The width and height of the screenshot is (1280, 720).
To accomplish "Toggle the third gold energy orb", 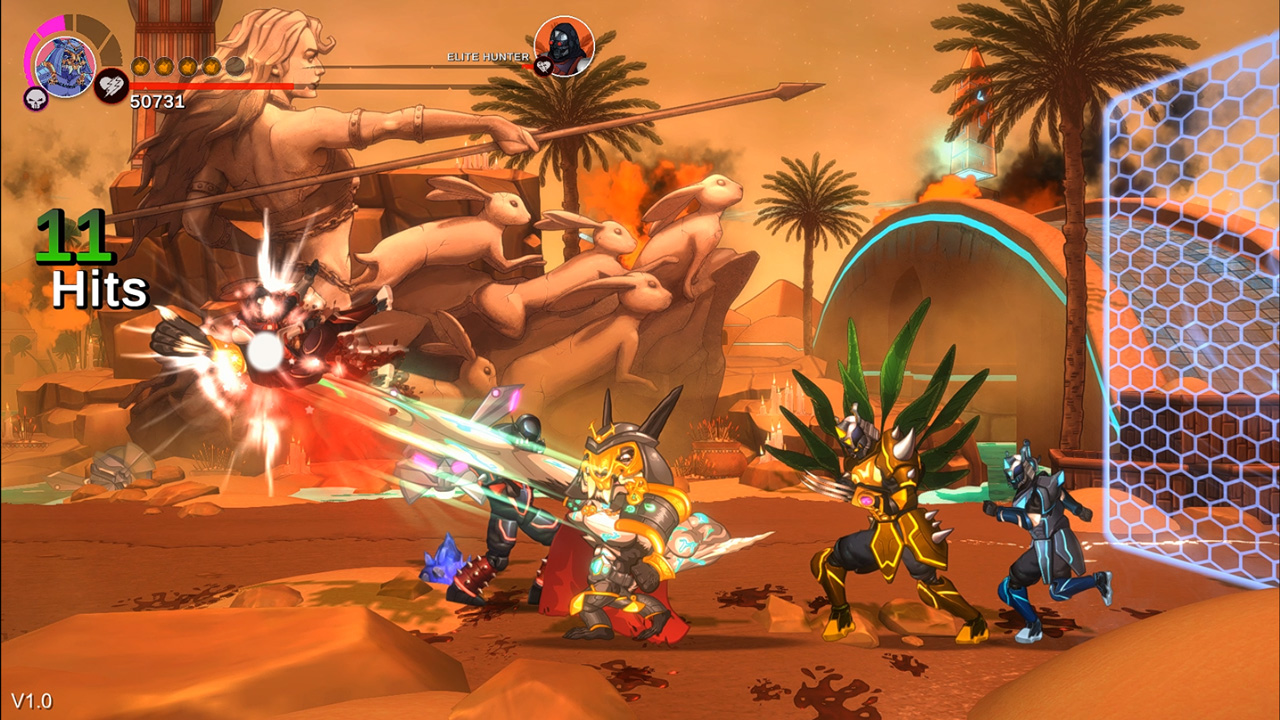I will 187,66.
